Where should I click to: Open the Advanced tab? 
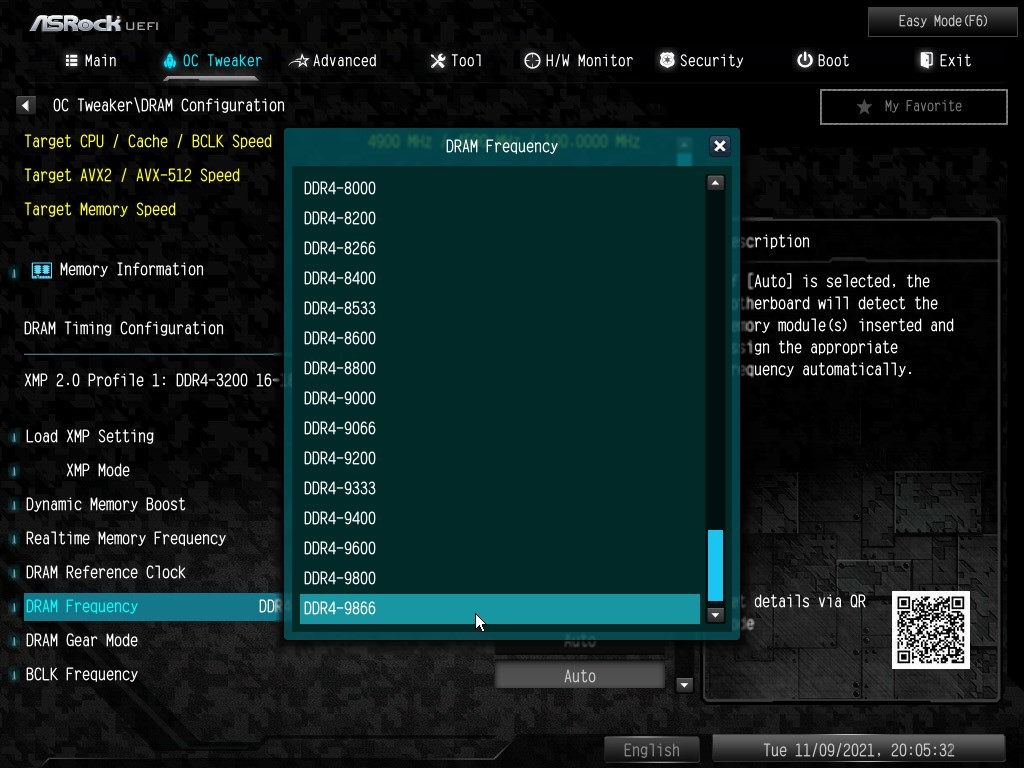pyautogui.click(x=333, y=61)
